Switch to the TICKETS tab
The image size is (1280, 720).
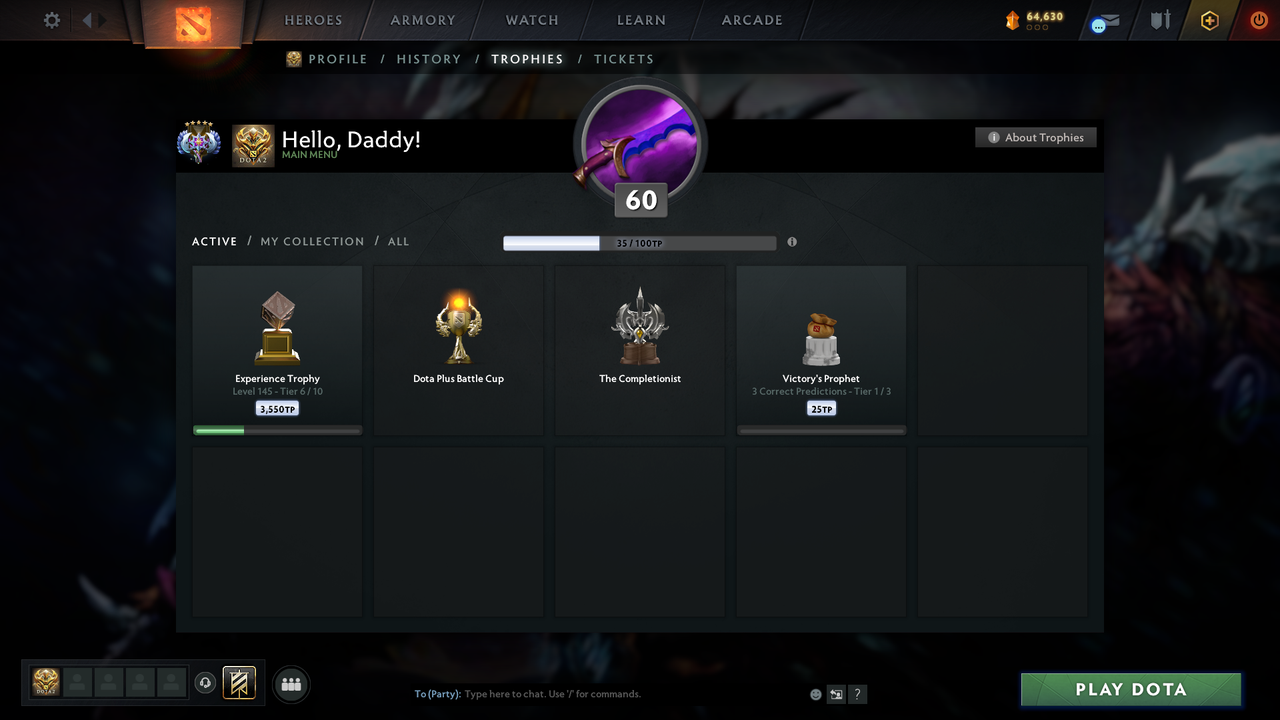[624, 59]
